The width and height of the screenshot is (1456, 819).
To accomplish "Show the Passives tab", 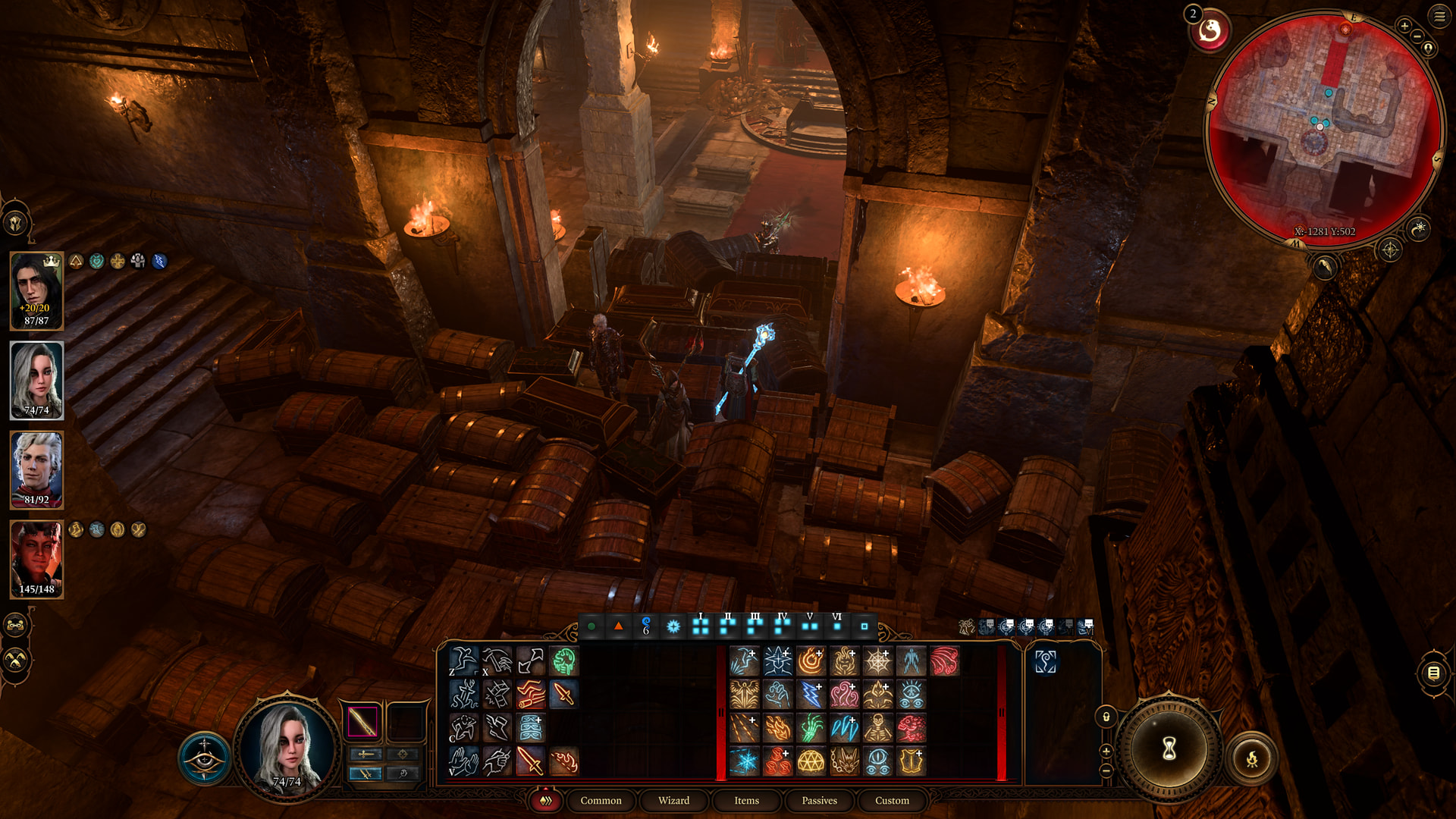I will click(819, 800).
